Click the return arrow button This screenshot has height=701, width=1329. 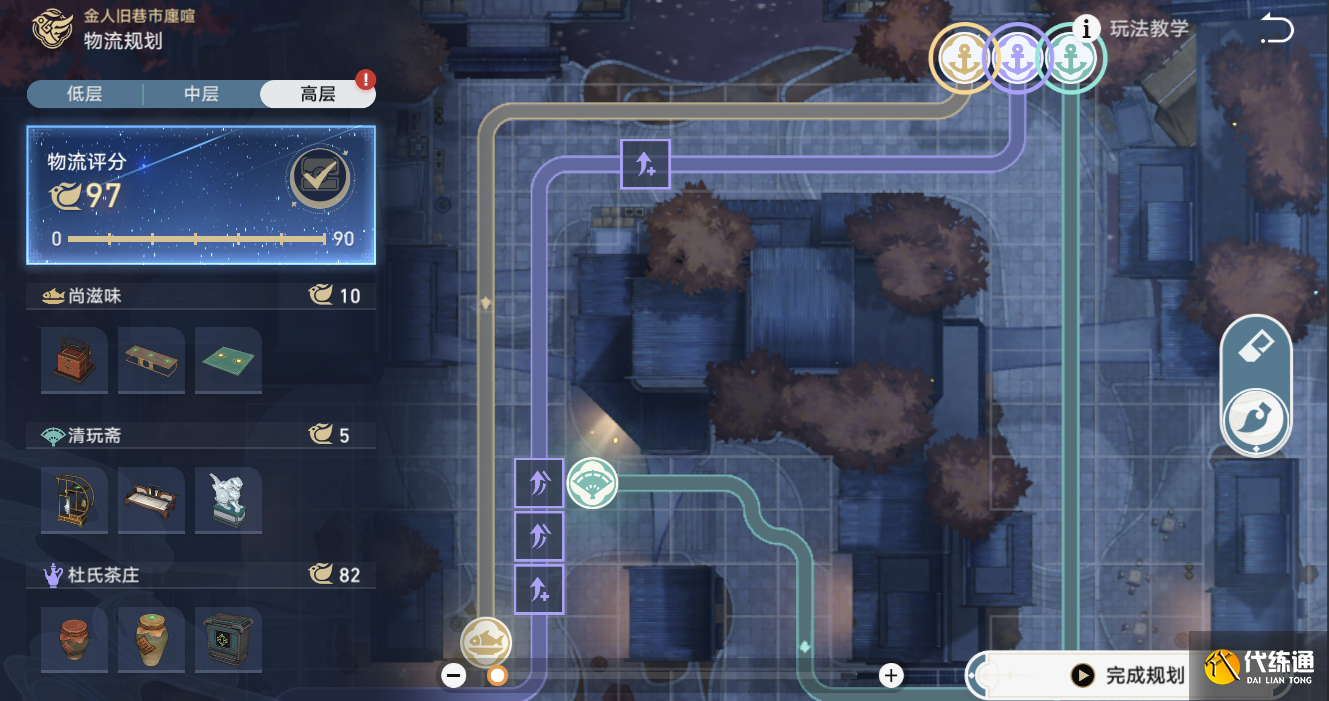pos(1276,30)
